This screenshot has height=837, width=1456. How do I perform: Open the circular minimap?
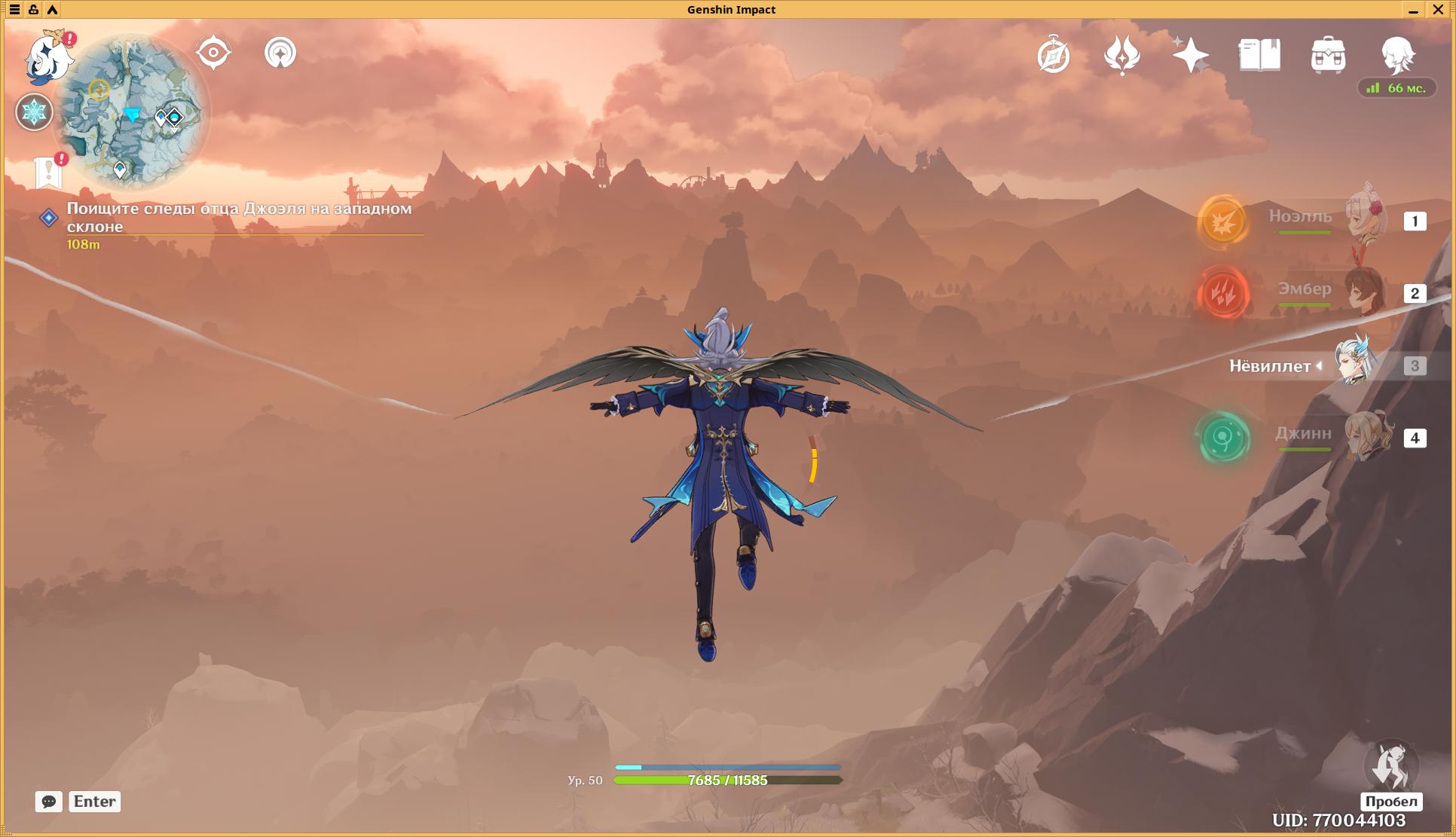click(x=131, y=111)
